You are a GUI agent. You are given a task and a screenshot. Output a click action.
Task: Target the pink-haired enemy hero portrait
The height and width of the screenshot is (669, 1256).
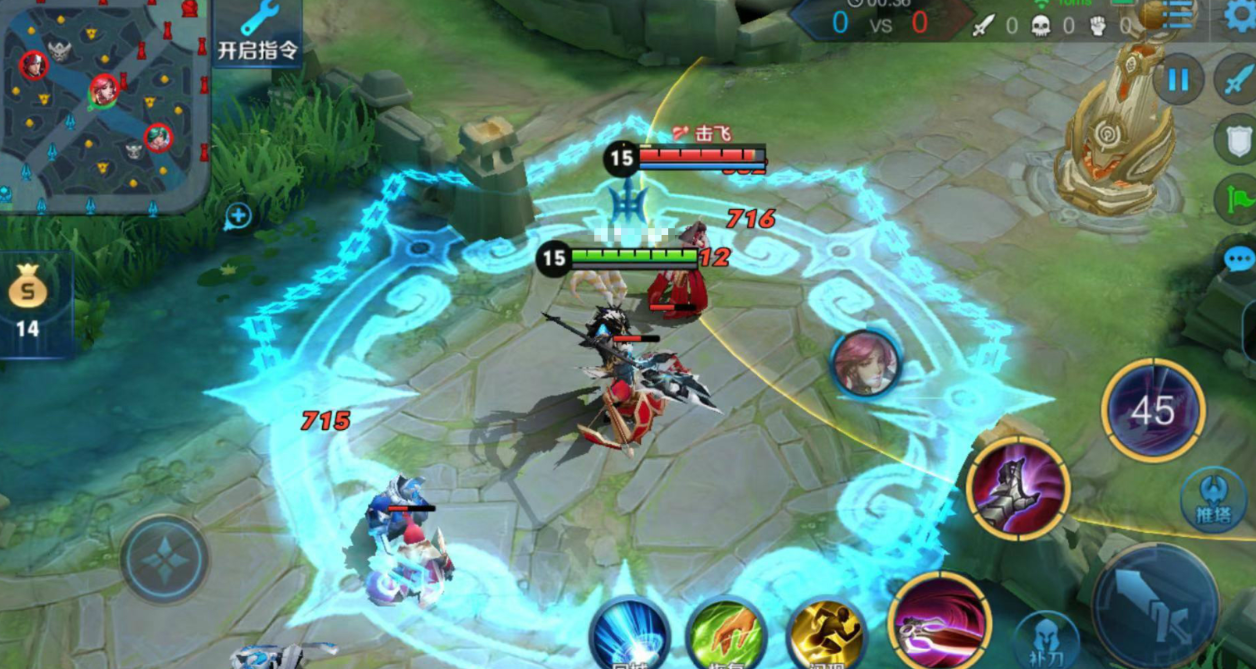coord(865,363)
